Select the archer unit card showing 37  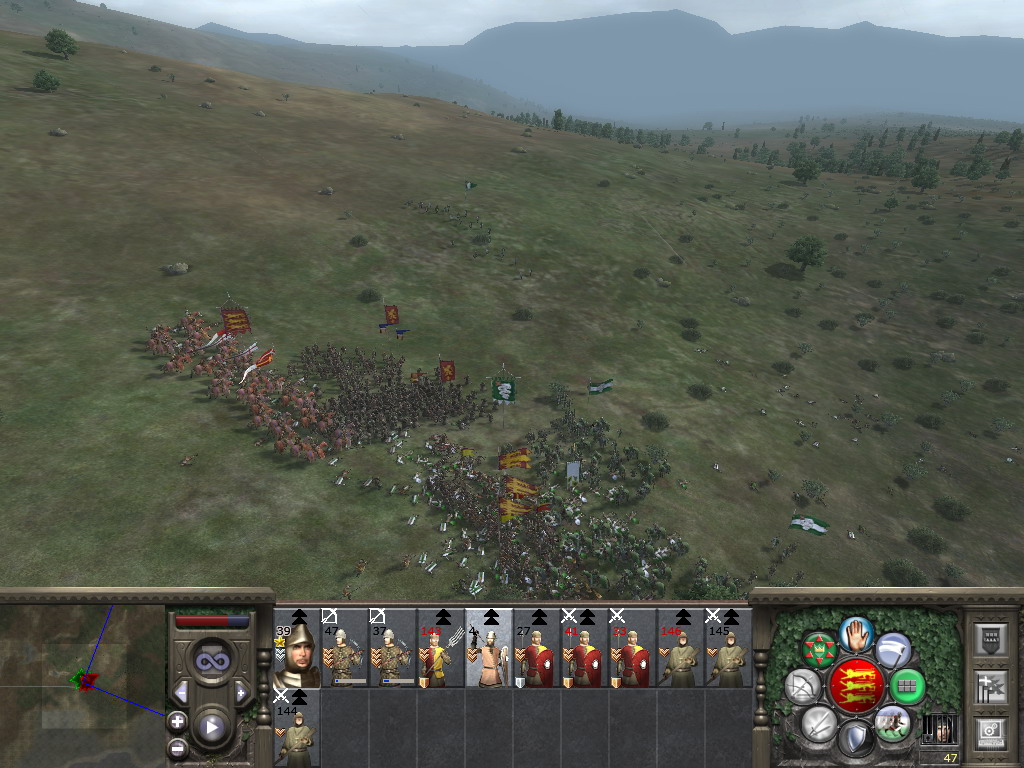392,649
